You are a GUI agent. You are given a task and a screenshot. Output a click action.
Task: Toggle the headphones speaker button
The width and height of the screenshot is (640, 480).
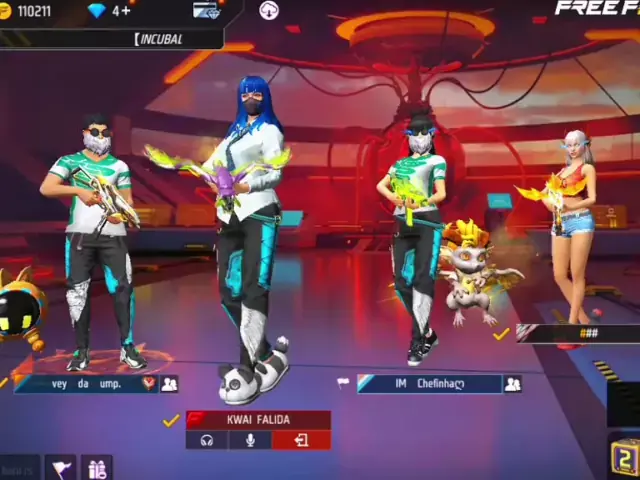click(207, 440)
